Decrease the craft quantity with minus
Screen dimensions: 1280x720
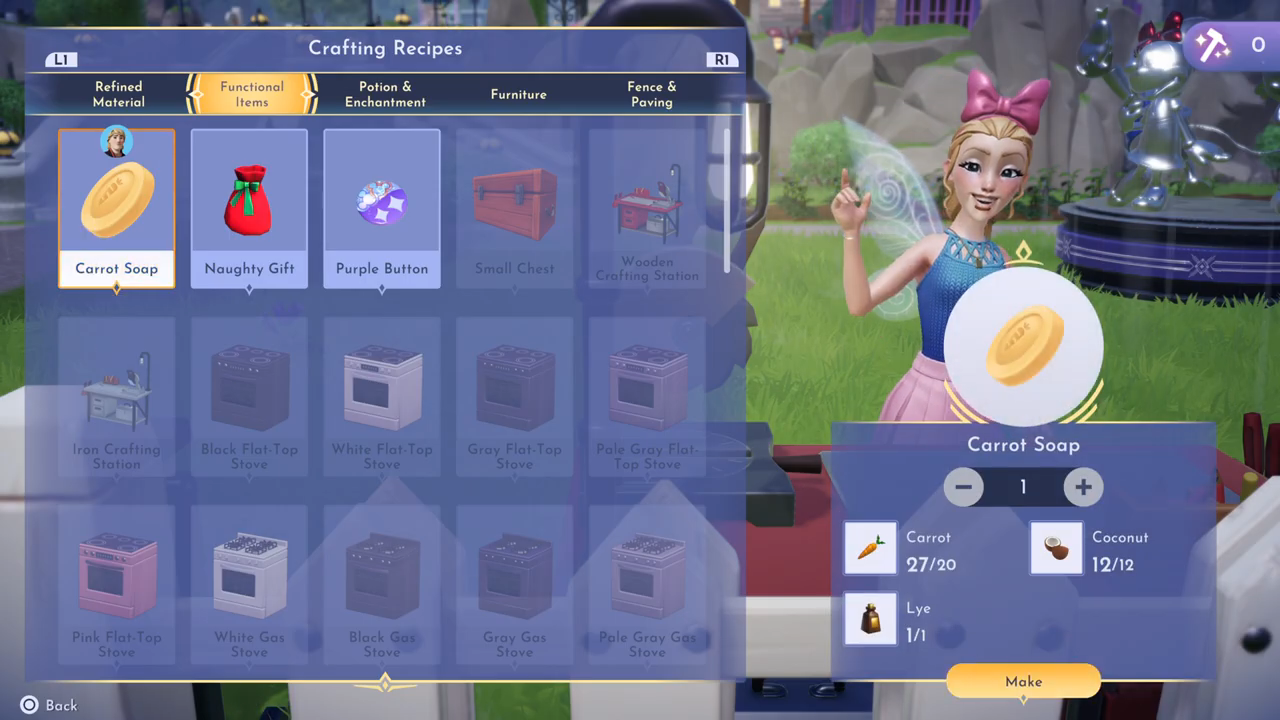click(x=964, y=487)
